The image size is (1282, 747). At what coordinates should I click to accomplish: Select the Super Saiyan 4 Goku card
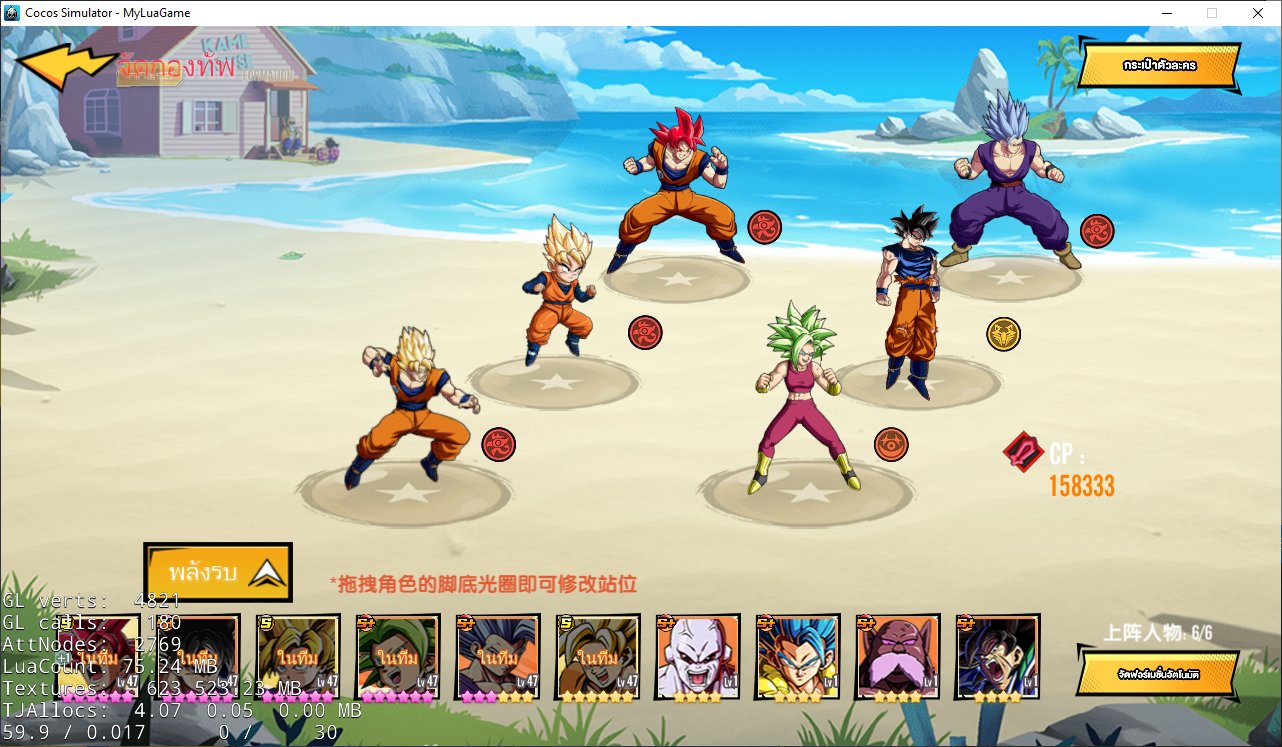997,657
